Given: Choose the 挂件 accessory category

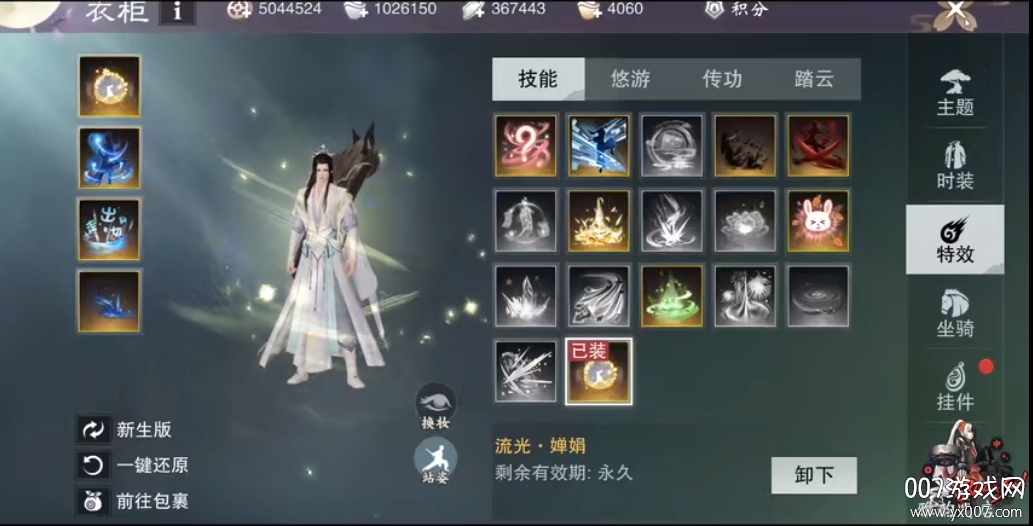Looking at the screenshot, I should coord(955,387).
